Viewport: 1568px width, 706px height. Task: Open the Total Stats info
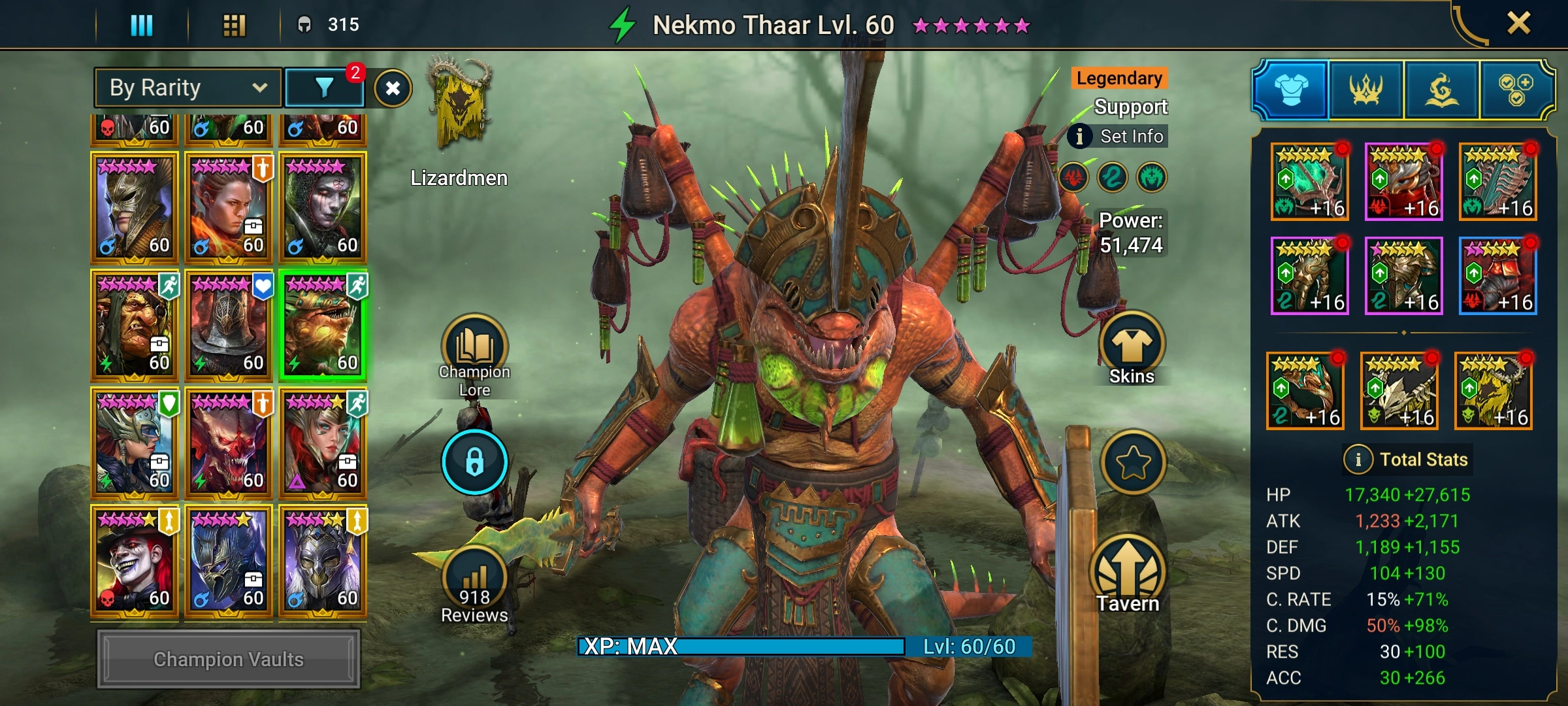(1358, 460)
